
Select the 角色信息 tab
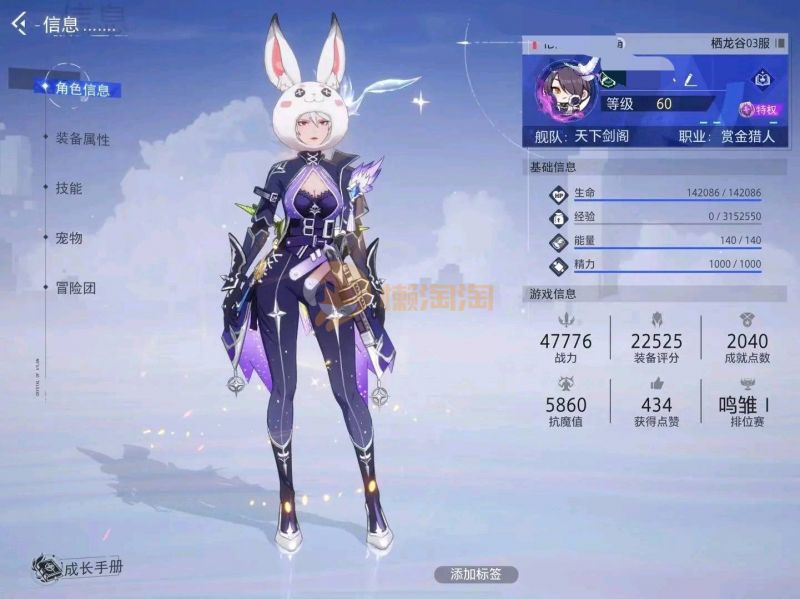pos(82,89)
